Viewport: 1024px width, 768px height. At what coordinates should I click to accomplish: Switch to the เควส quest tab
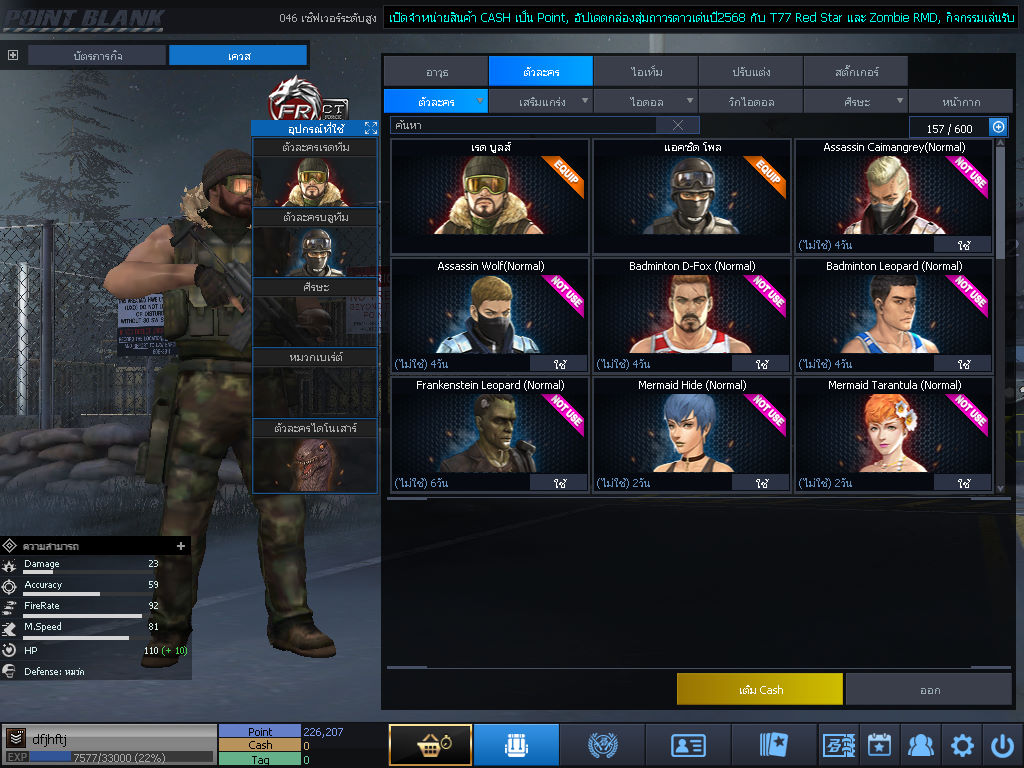[238, 55]
